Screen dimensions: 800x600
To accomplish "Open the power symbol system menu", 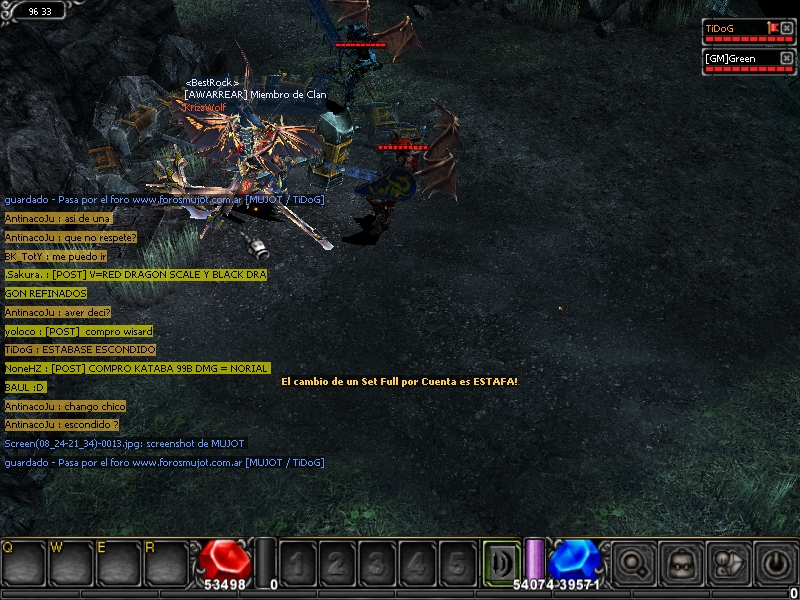I will pos(776,564).
